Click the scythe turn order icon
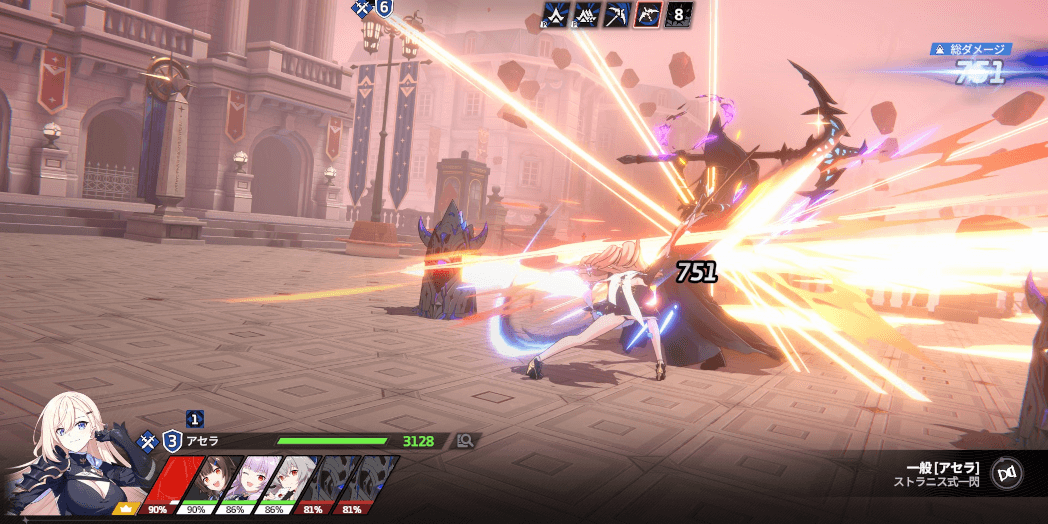Image resolution: width=1048 pixels, height=524 pixels. [617, 14]
